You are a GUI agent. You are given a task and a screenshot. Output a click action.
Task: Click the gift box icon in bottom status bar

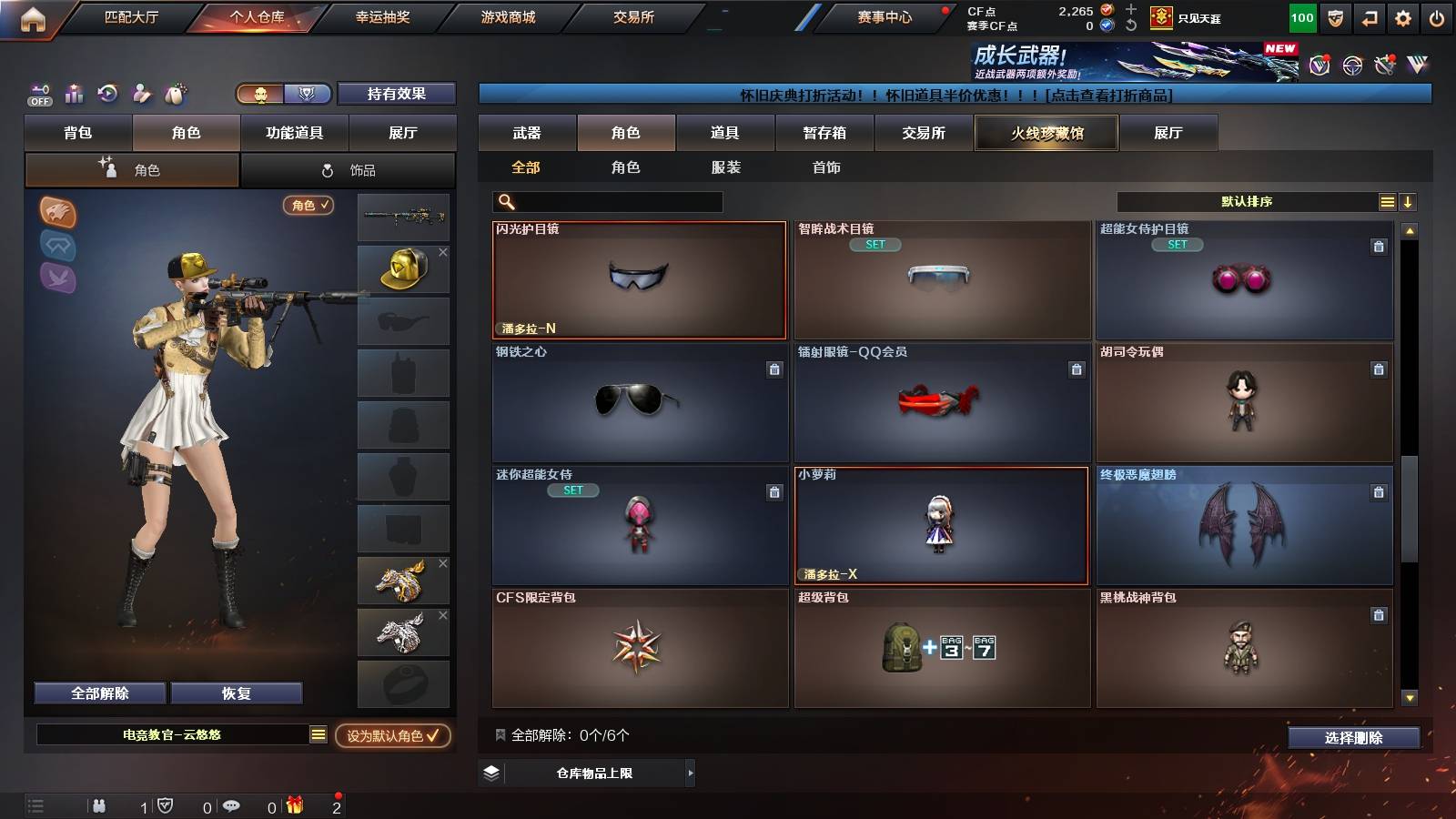coord(292,805)
